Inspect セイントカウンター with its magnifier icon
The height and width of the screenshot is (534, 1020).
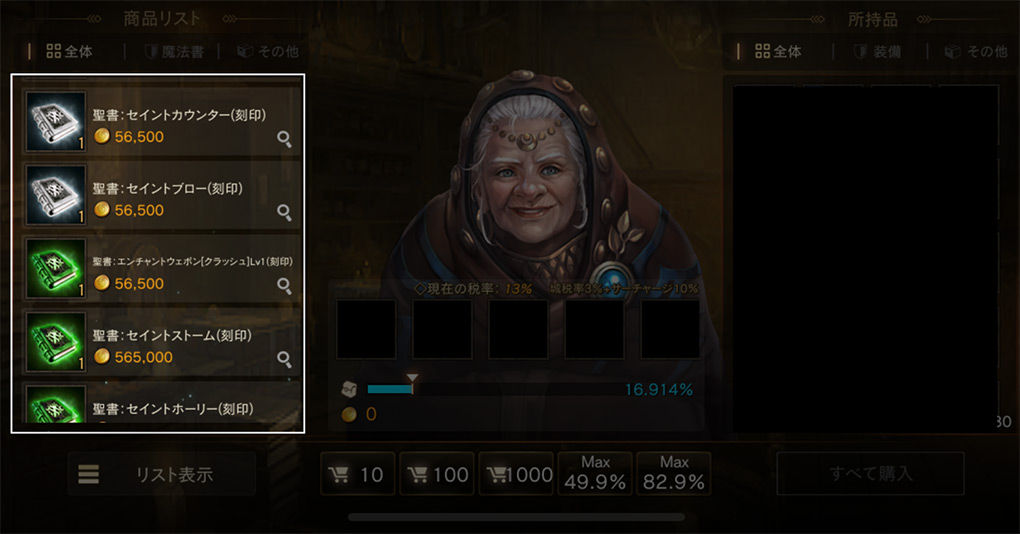pos(284,139)
